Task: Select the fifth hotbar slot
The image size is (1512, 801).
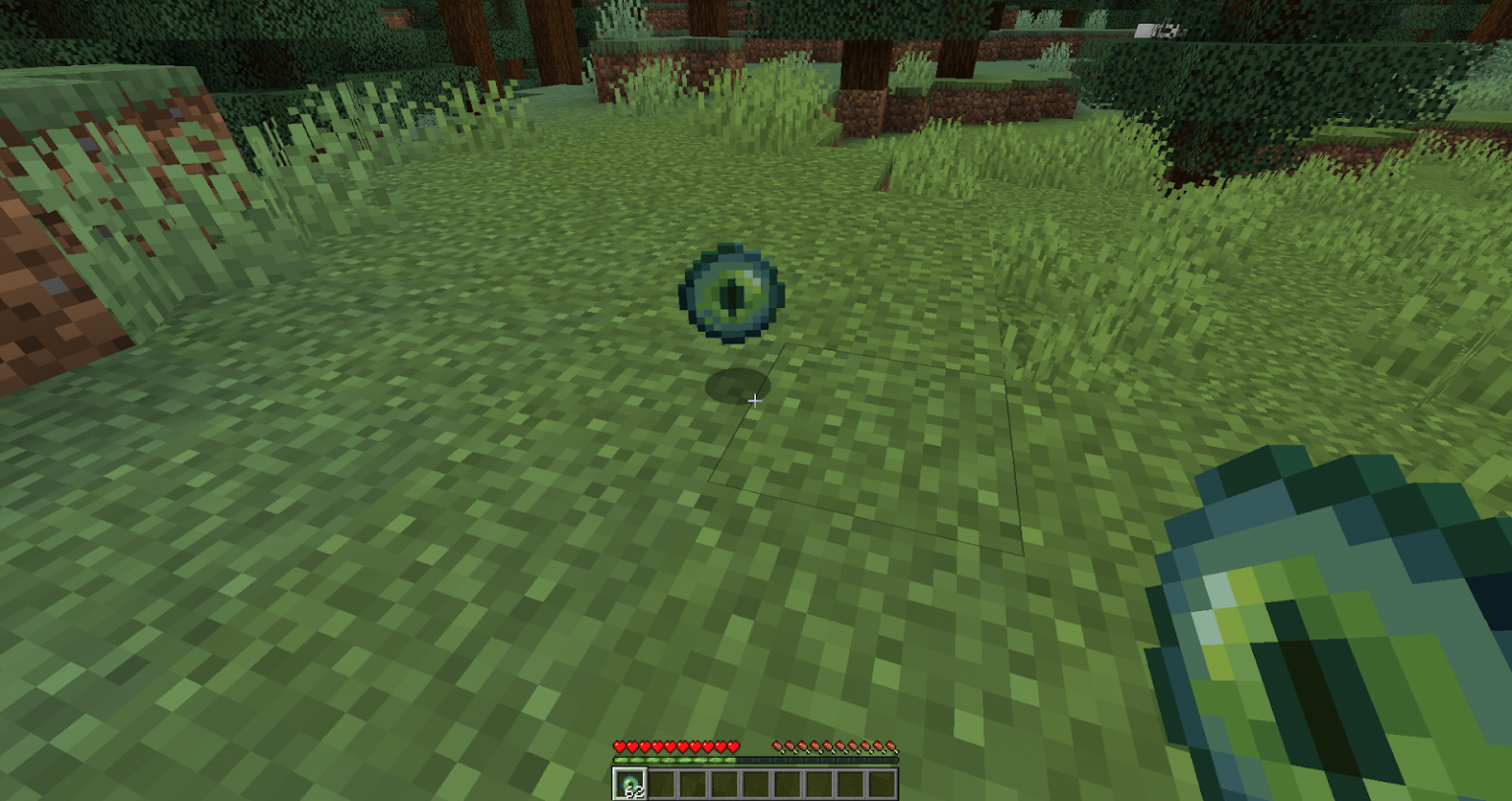Action: click(x=754, y=784)
